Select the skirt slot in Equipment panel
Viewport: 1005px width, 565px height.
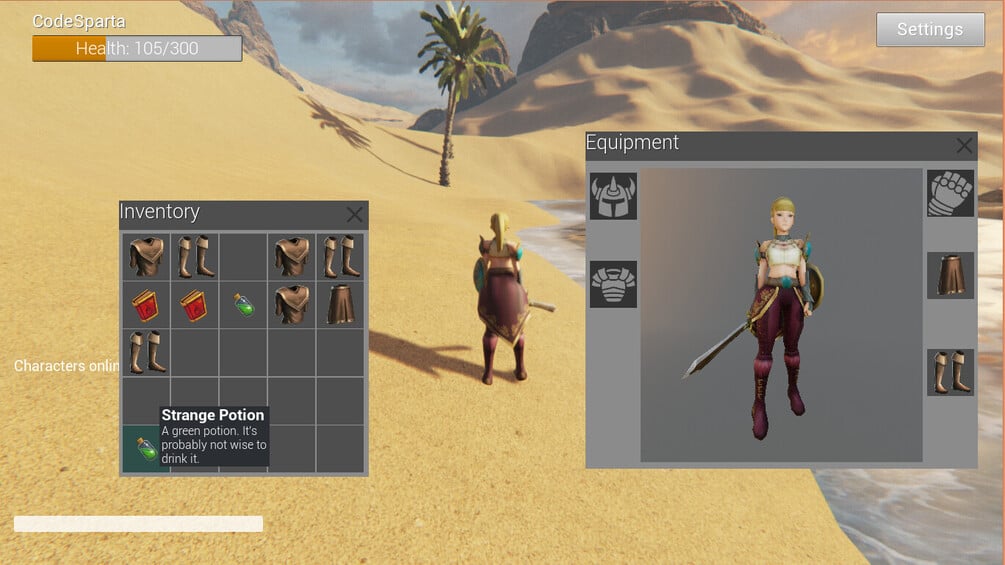point(950,275)
